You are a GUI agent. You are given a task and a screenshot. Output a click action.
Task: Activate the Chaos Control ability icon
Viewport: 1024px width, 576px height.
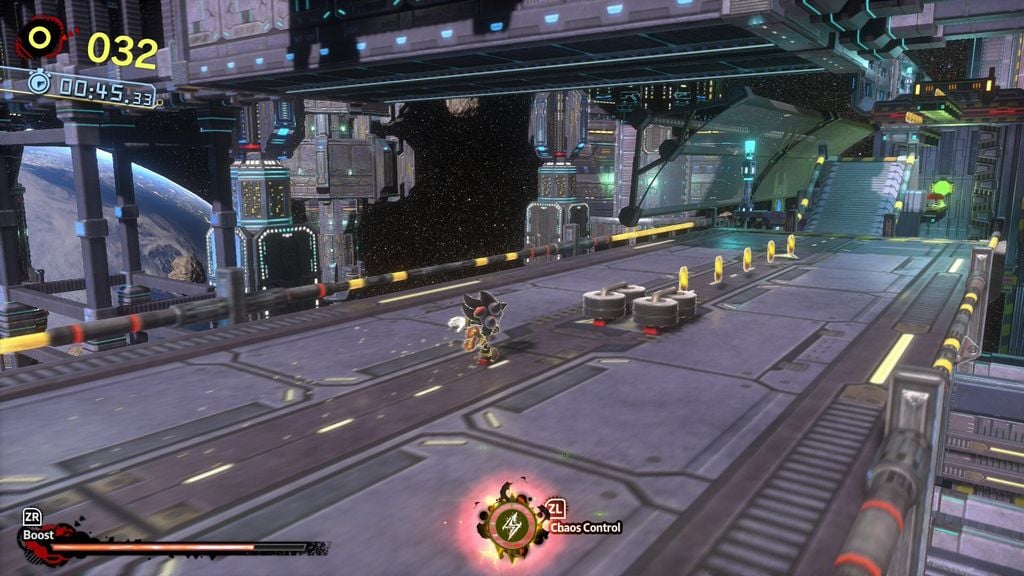(512, 523)
